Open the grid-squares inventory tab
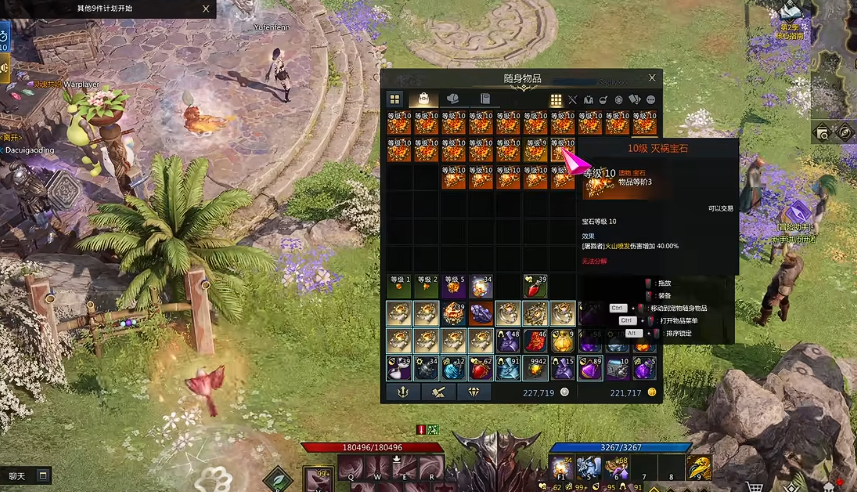 (x=395, y=100)
